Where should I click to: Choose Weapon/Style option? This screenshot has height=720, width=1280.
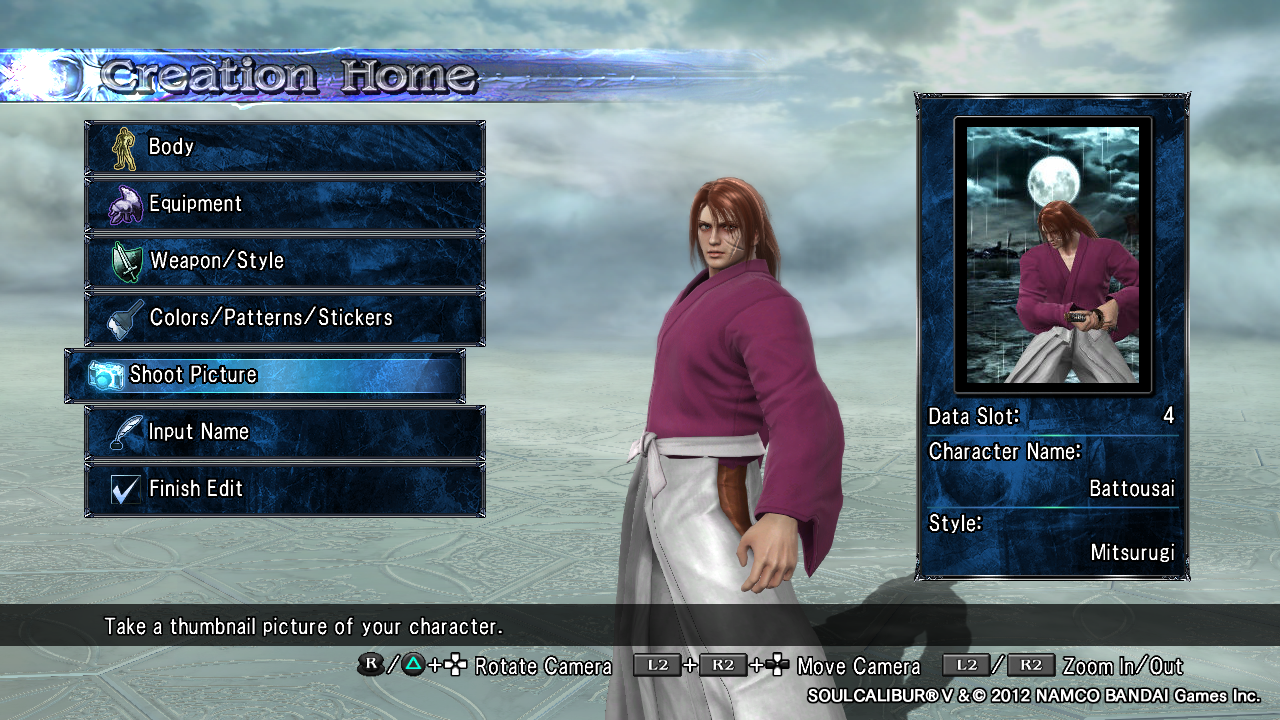click(x=285, y=261)
